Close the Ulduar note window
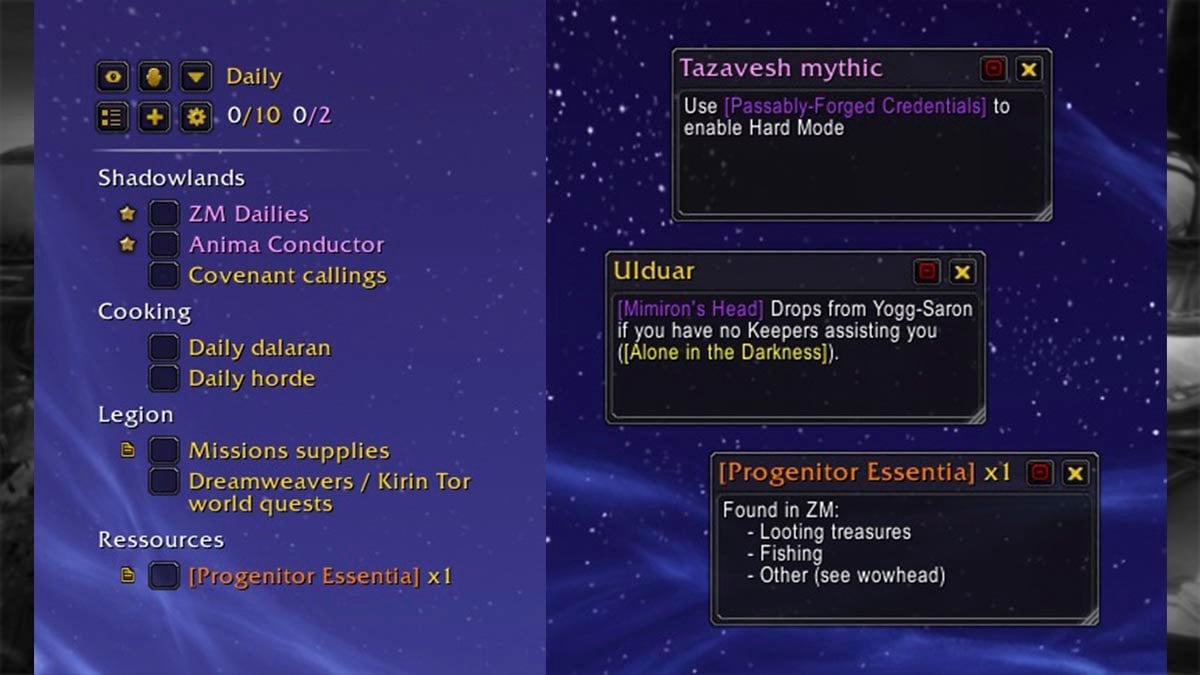Screen dimensions: 1200x675 pyautogui.click(x=962, y=272)
